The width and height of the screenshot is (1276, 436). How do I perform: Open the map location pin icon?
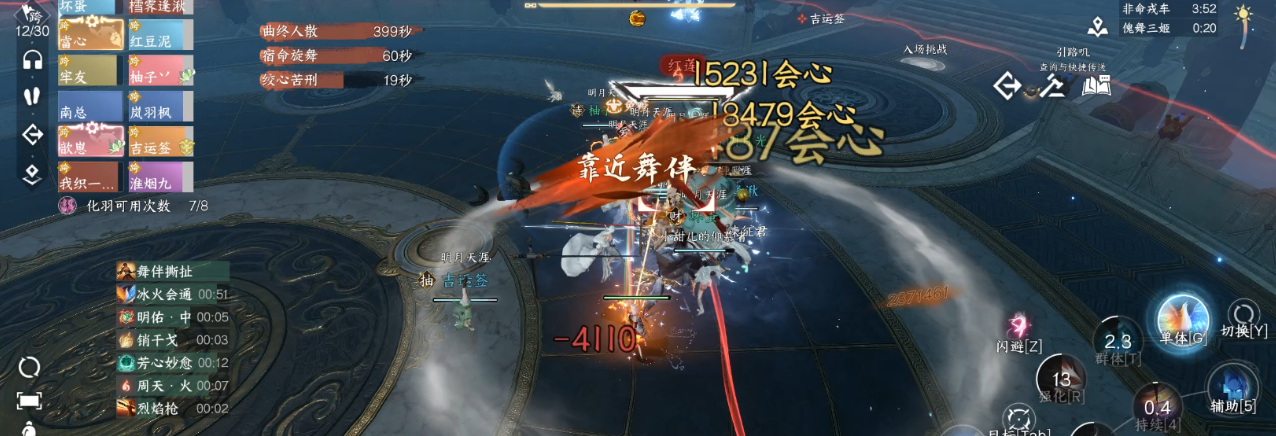[1097, 27]
